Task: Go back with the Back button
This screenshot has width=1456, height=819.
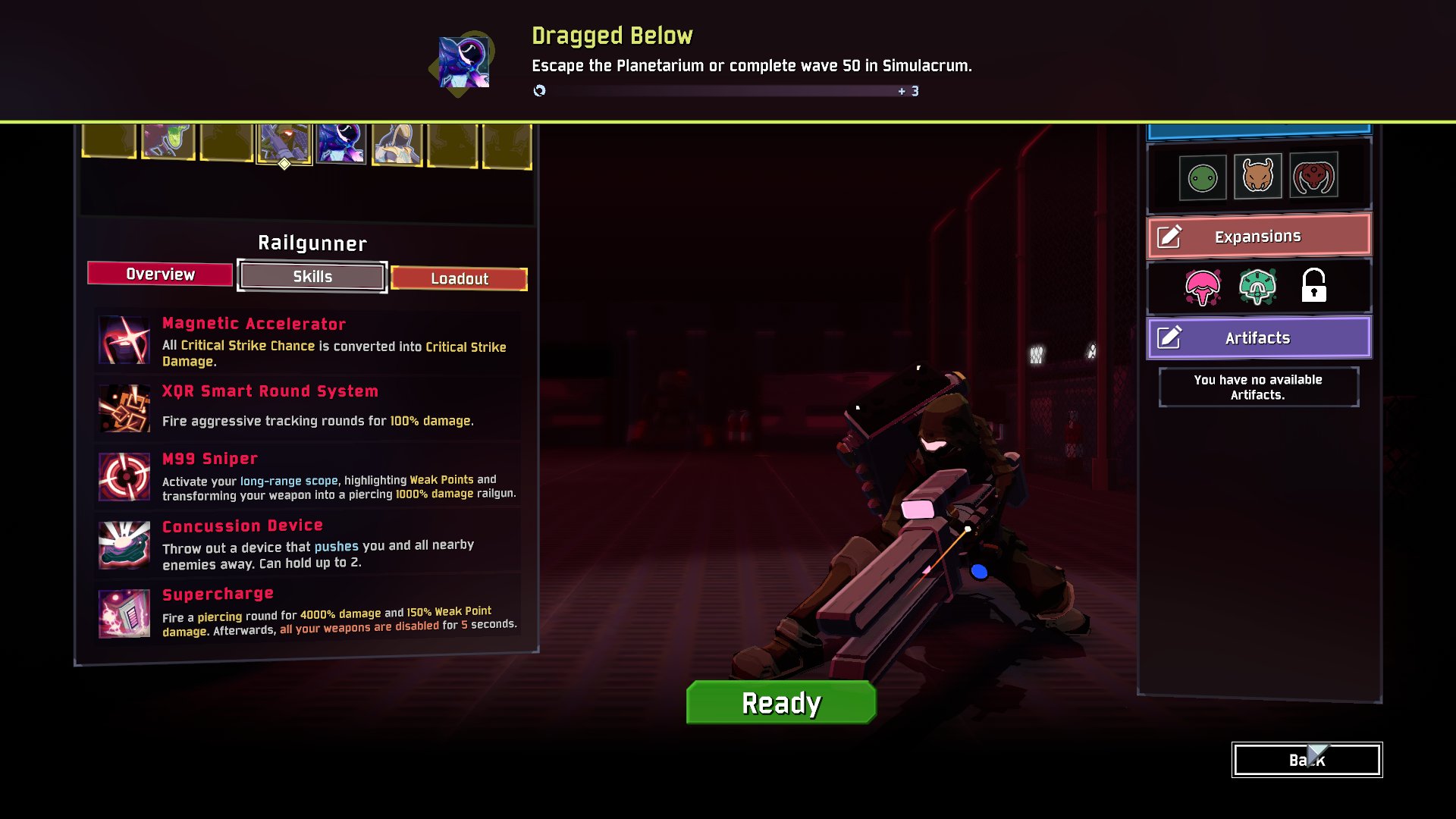Action: (1307, 760)
